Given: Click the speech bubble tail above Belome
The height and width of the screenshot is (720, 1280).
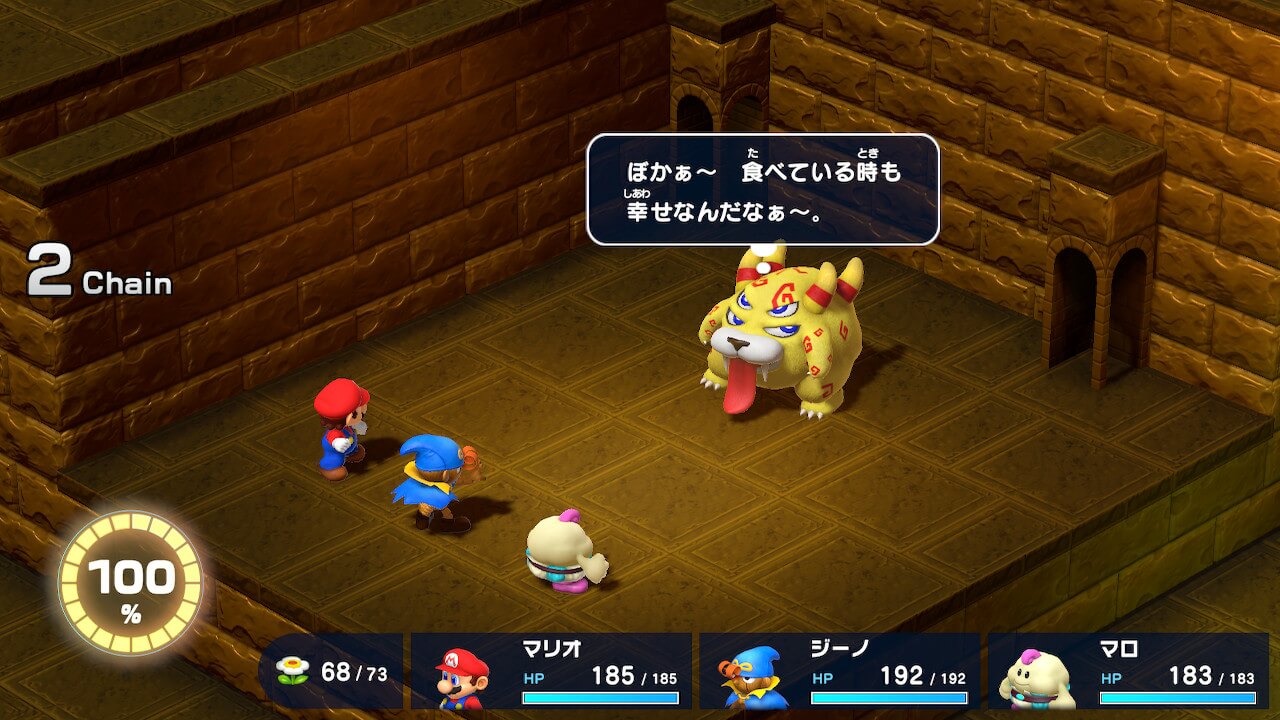Looking at the screenshot, I should 763,257.
